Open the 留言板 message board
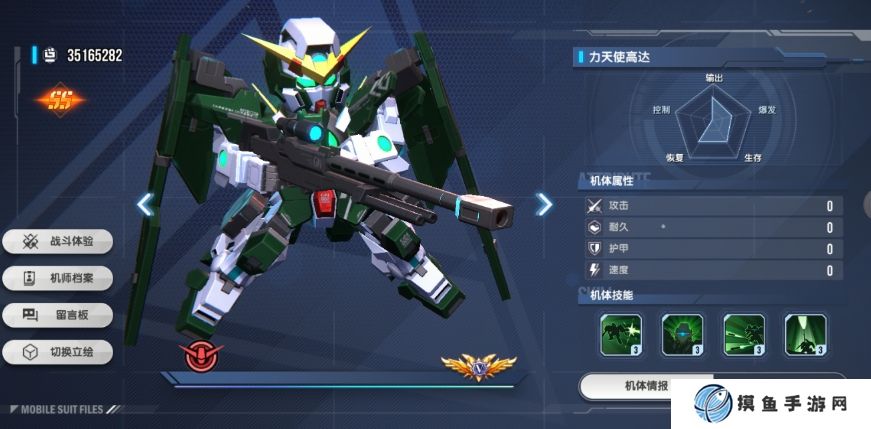Screen dimensions: 871x429 [x=58, y=315]
